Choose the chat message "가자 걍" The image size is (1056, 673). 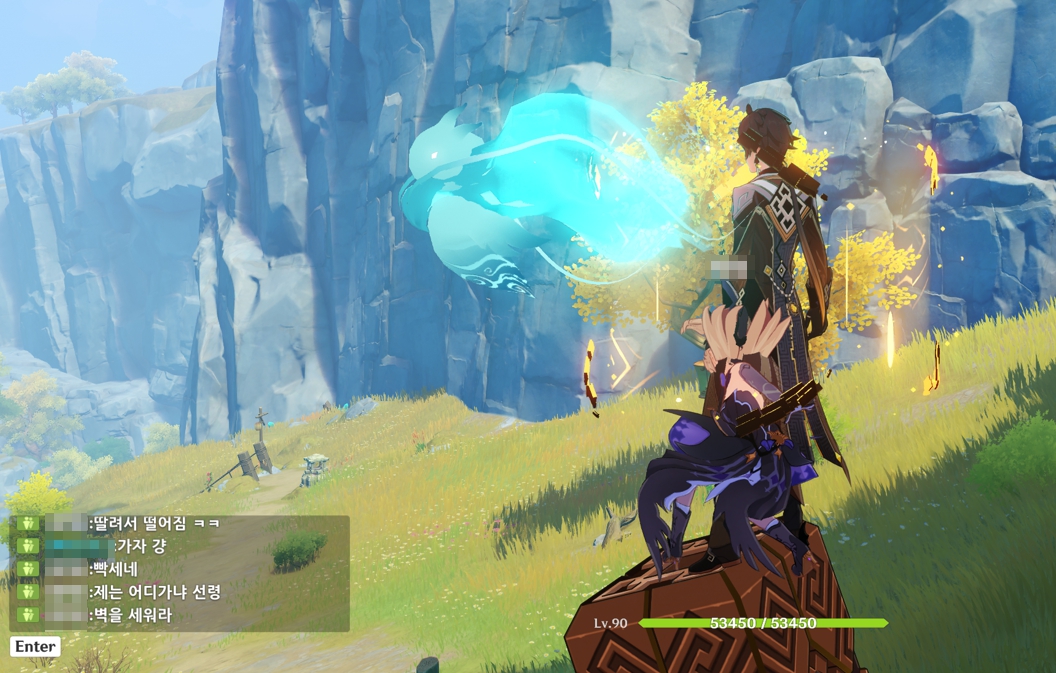142,546
